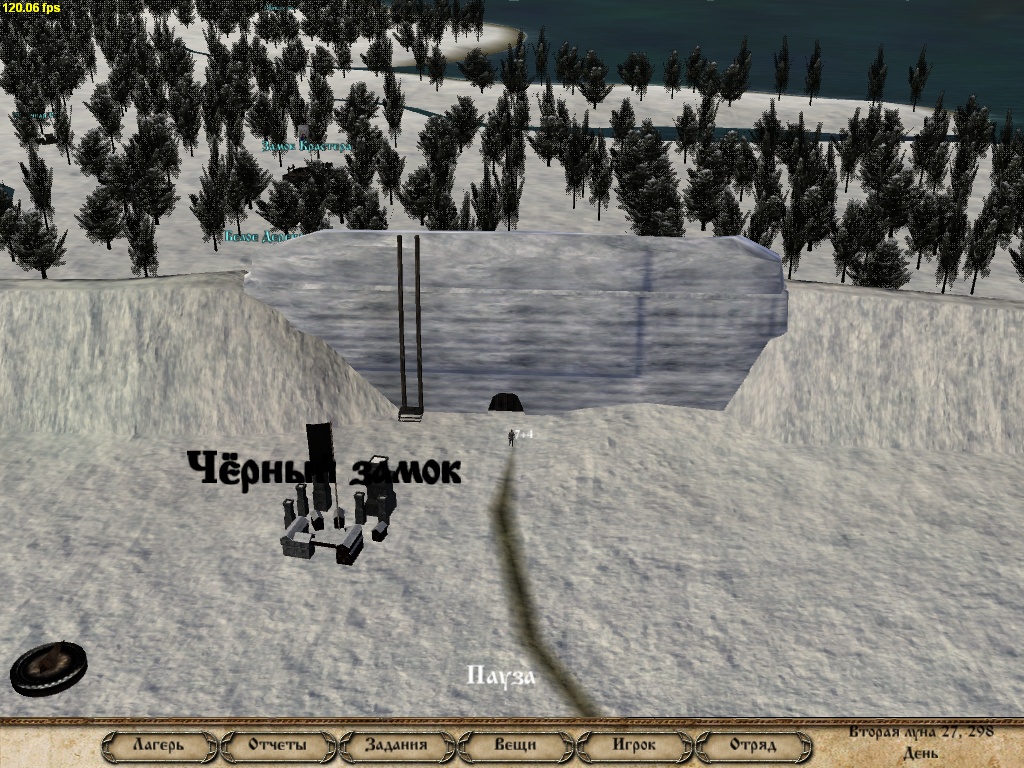
Task: Open the Задания quests log
Action: point(396,745)
